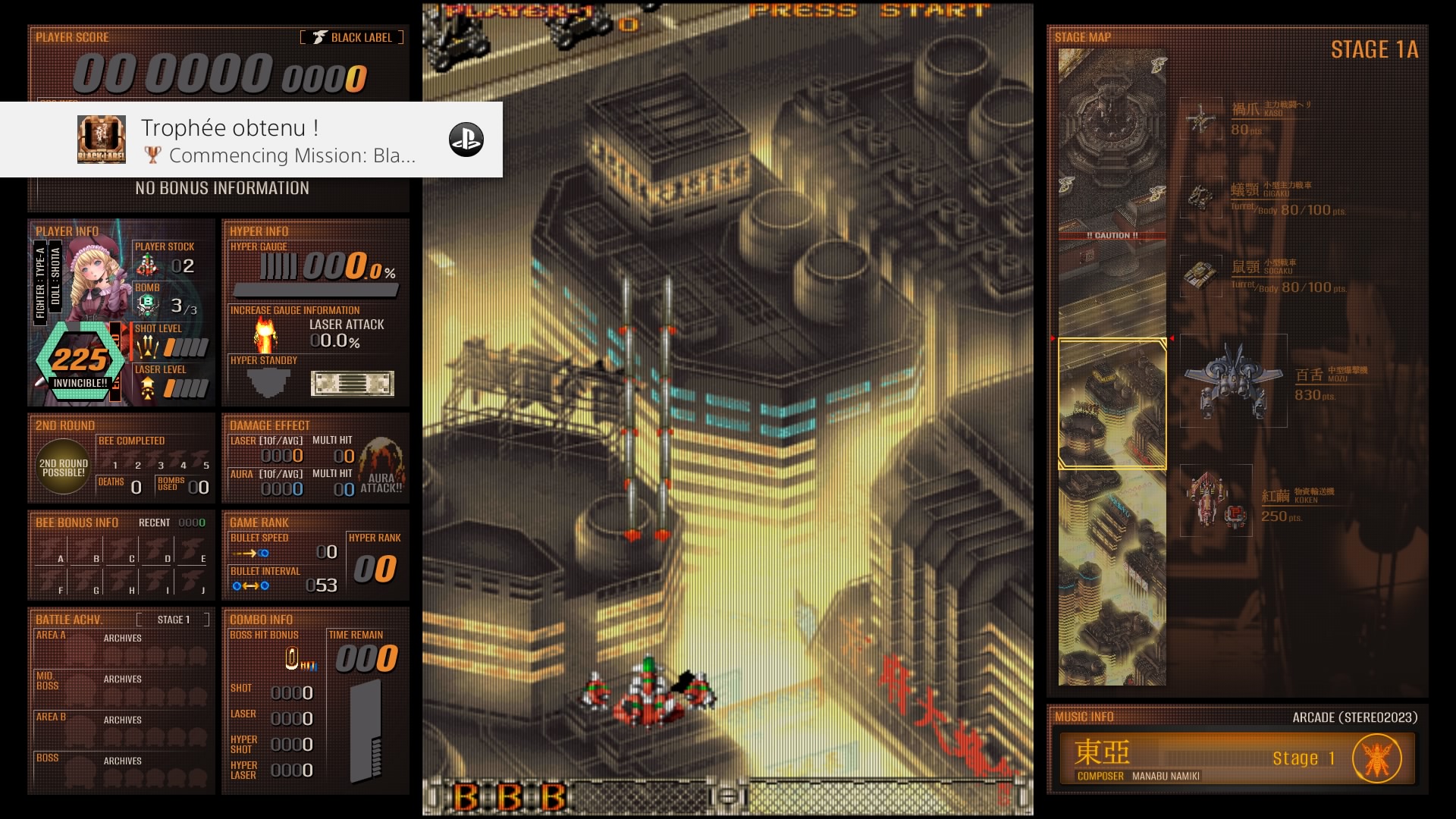Click the Black Label mode tag
This screenshot has height=819, width=1456.
click(353, 37)
